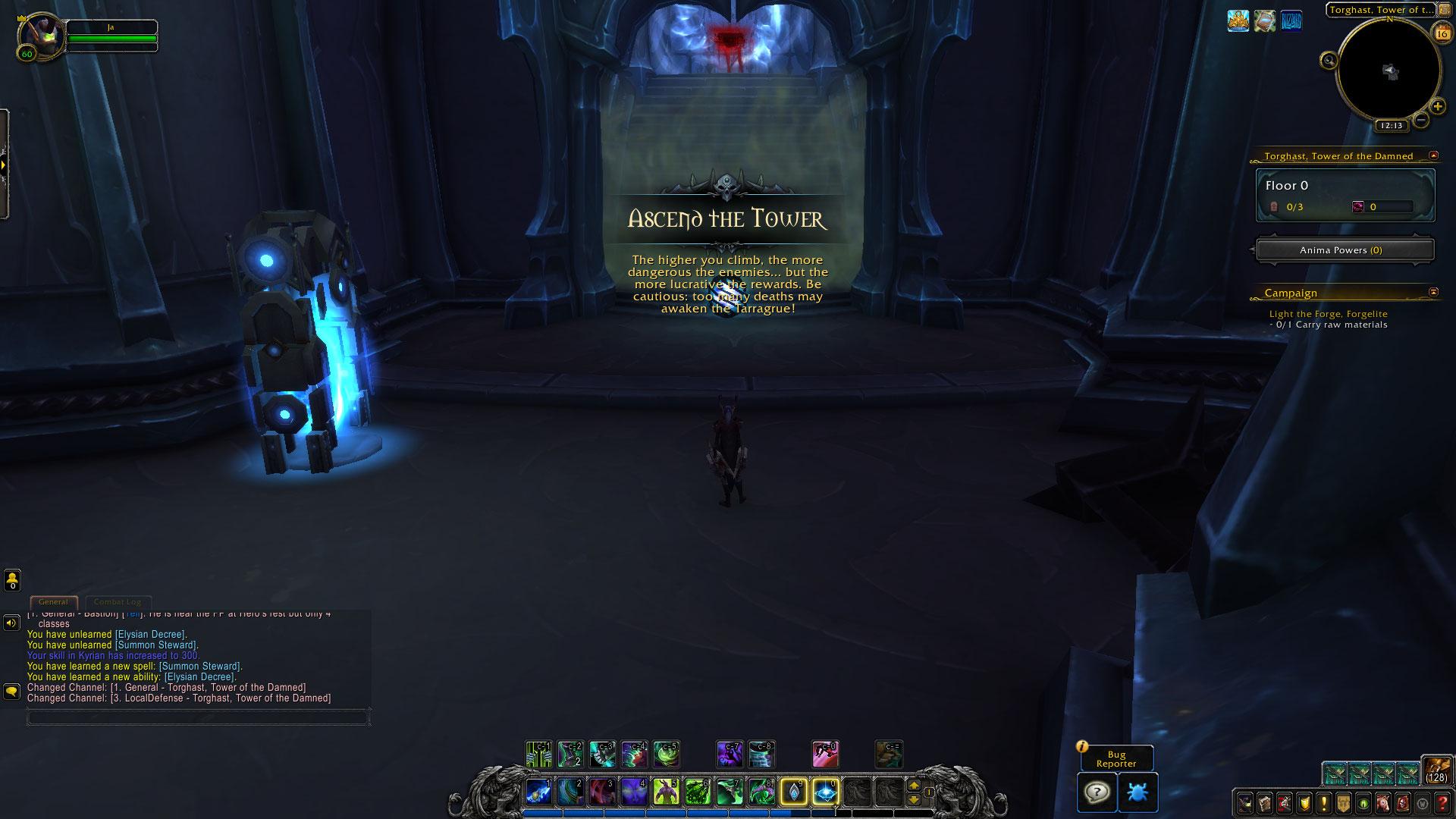Screen dimensions: 1456x819
Task: Open the mount horse collections button
Action: (x=1383, y=803)
